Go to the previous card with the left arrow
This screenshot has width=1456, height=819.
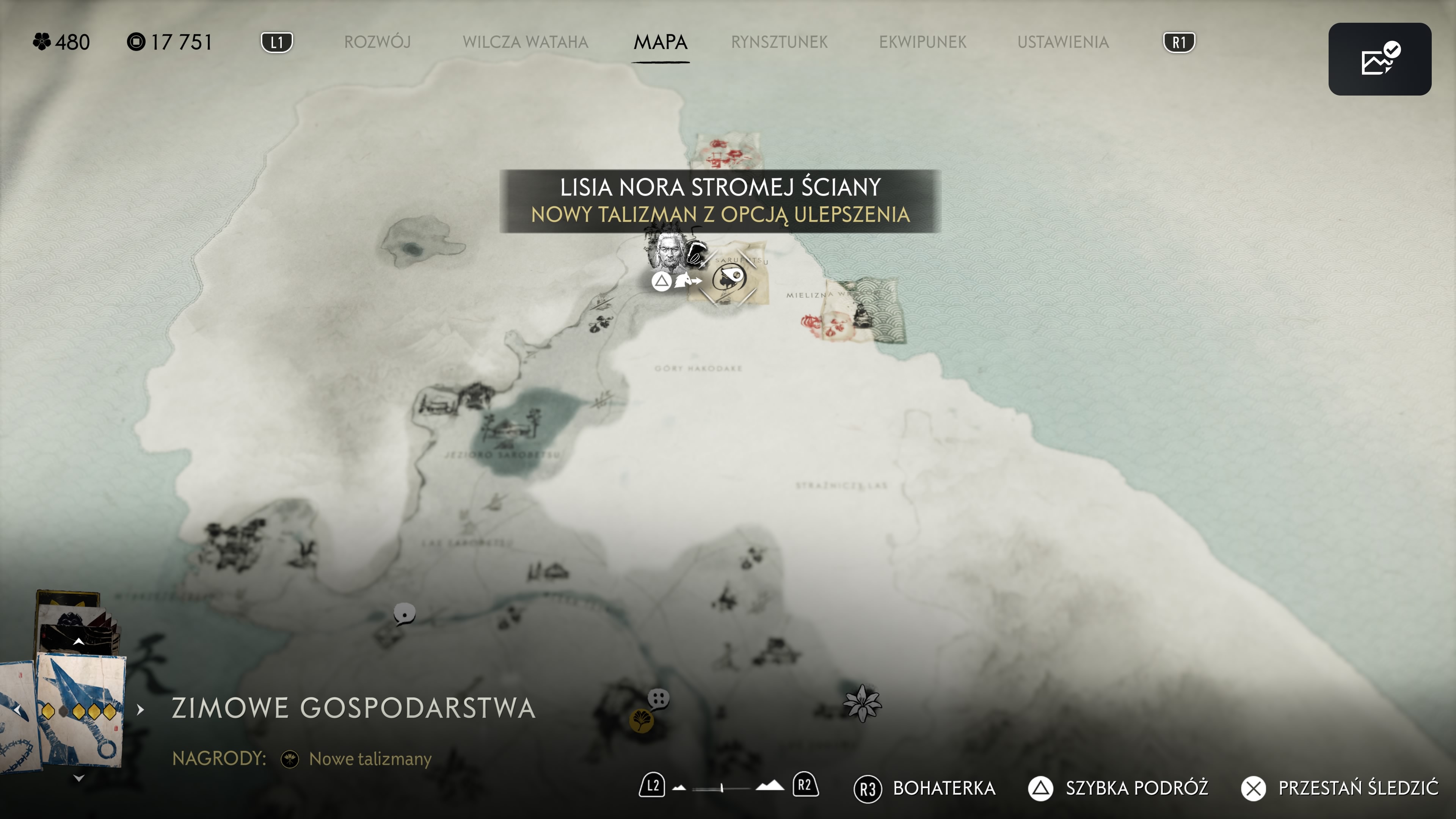point(17,709)
